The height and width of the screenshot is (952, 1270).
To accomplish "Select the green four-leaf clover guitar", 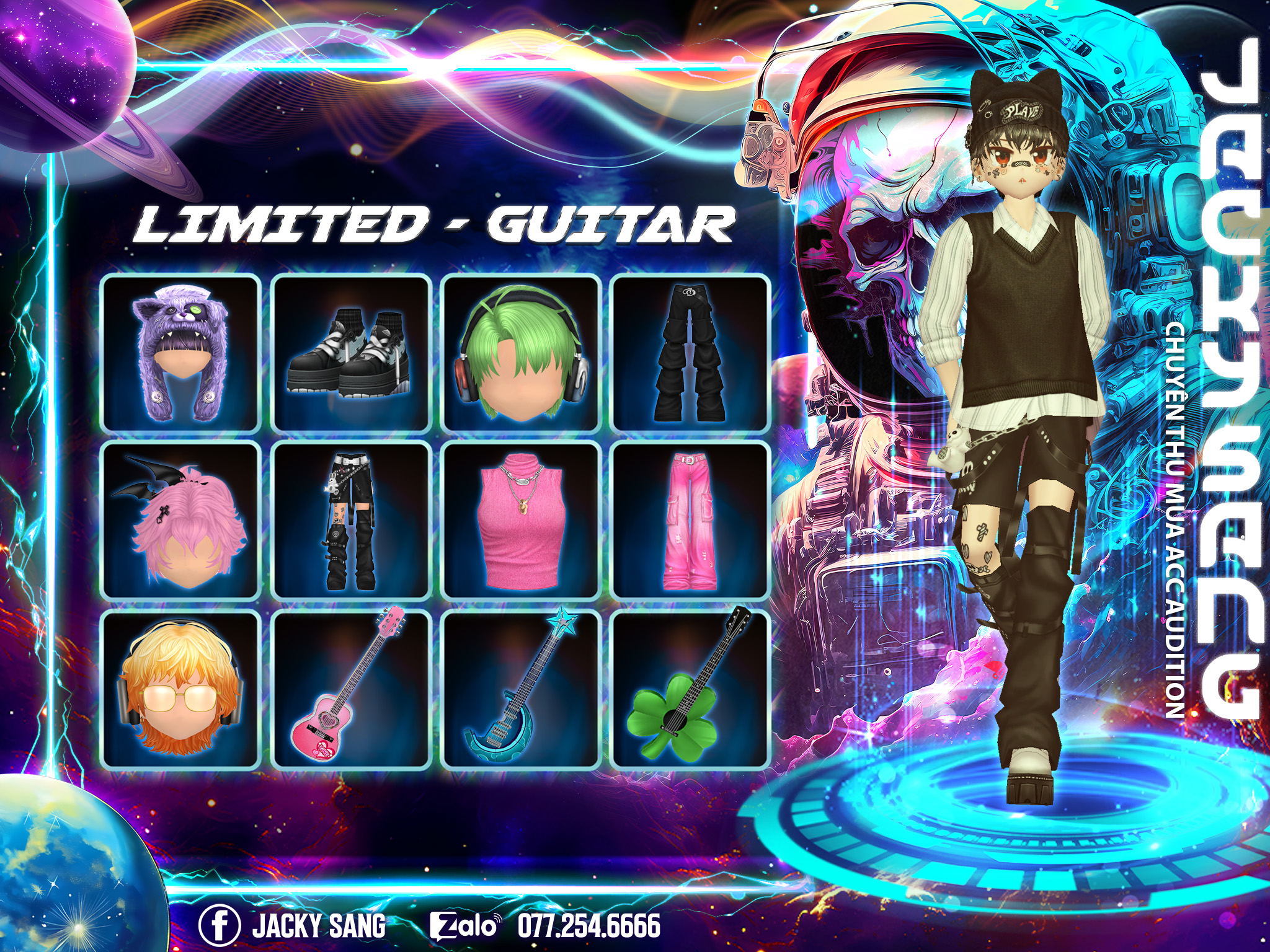I will 690,689.
